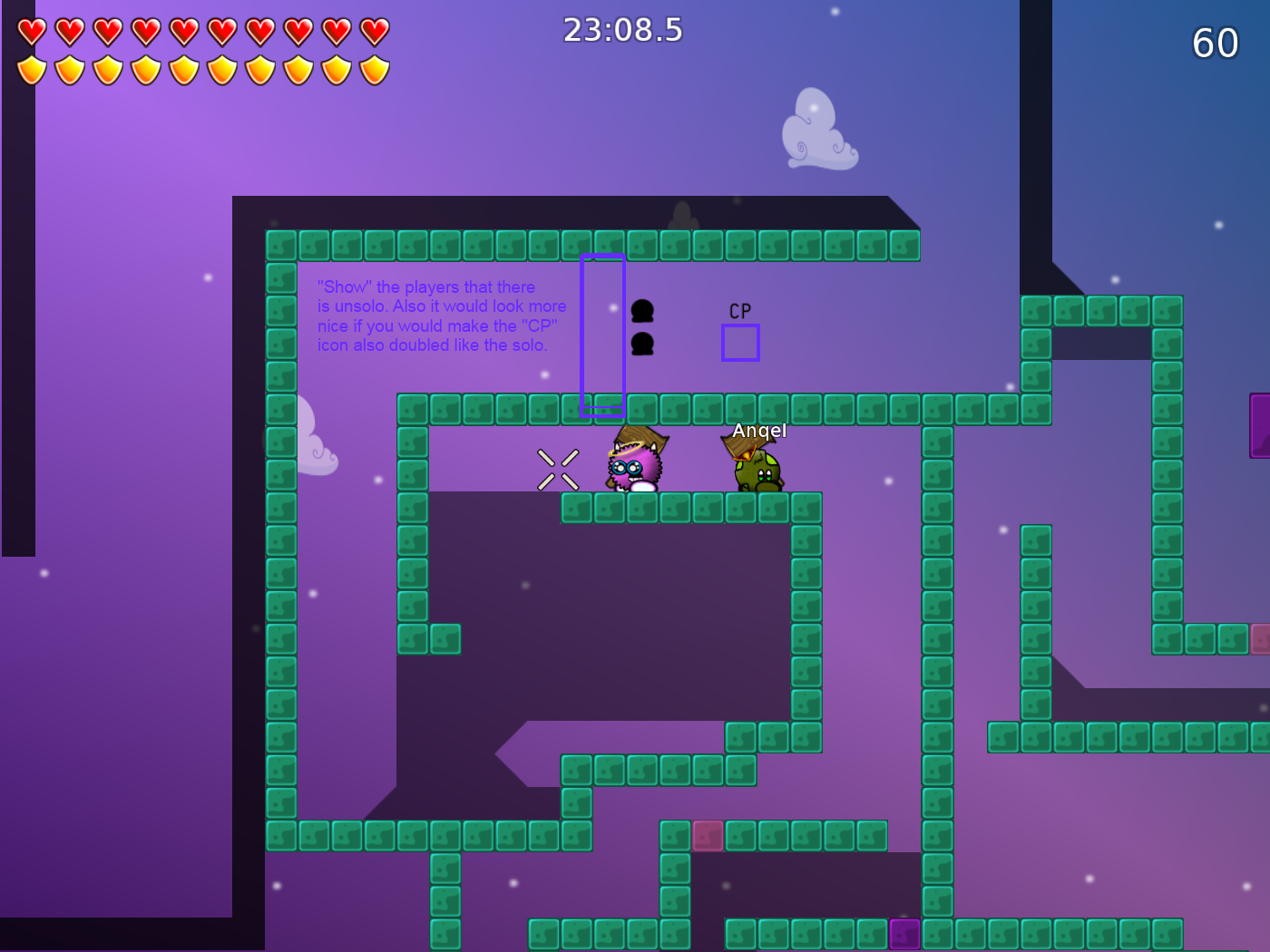Select the second black player silhouette icon
Viewport: 1270px width, 952px height.
(642, 345)
